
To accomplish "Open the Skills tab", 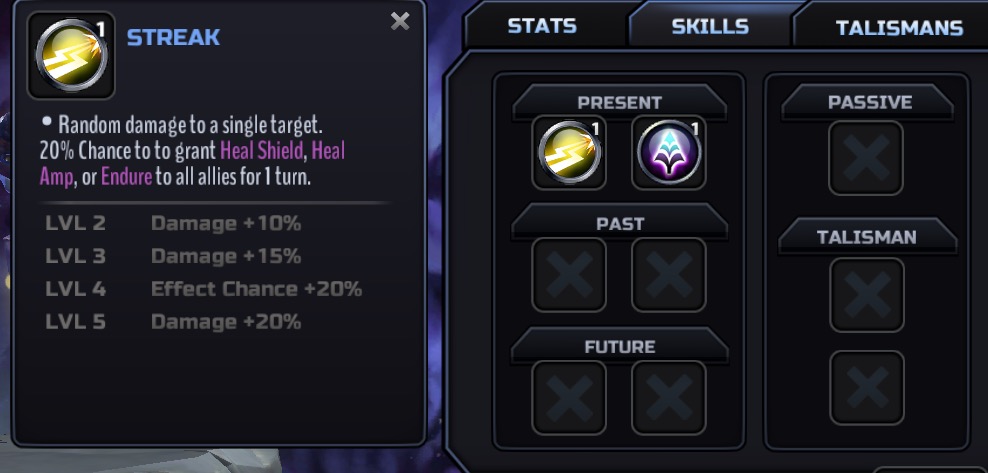I will click(x=710, y=26).
